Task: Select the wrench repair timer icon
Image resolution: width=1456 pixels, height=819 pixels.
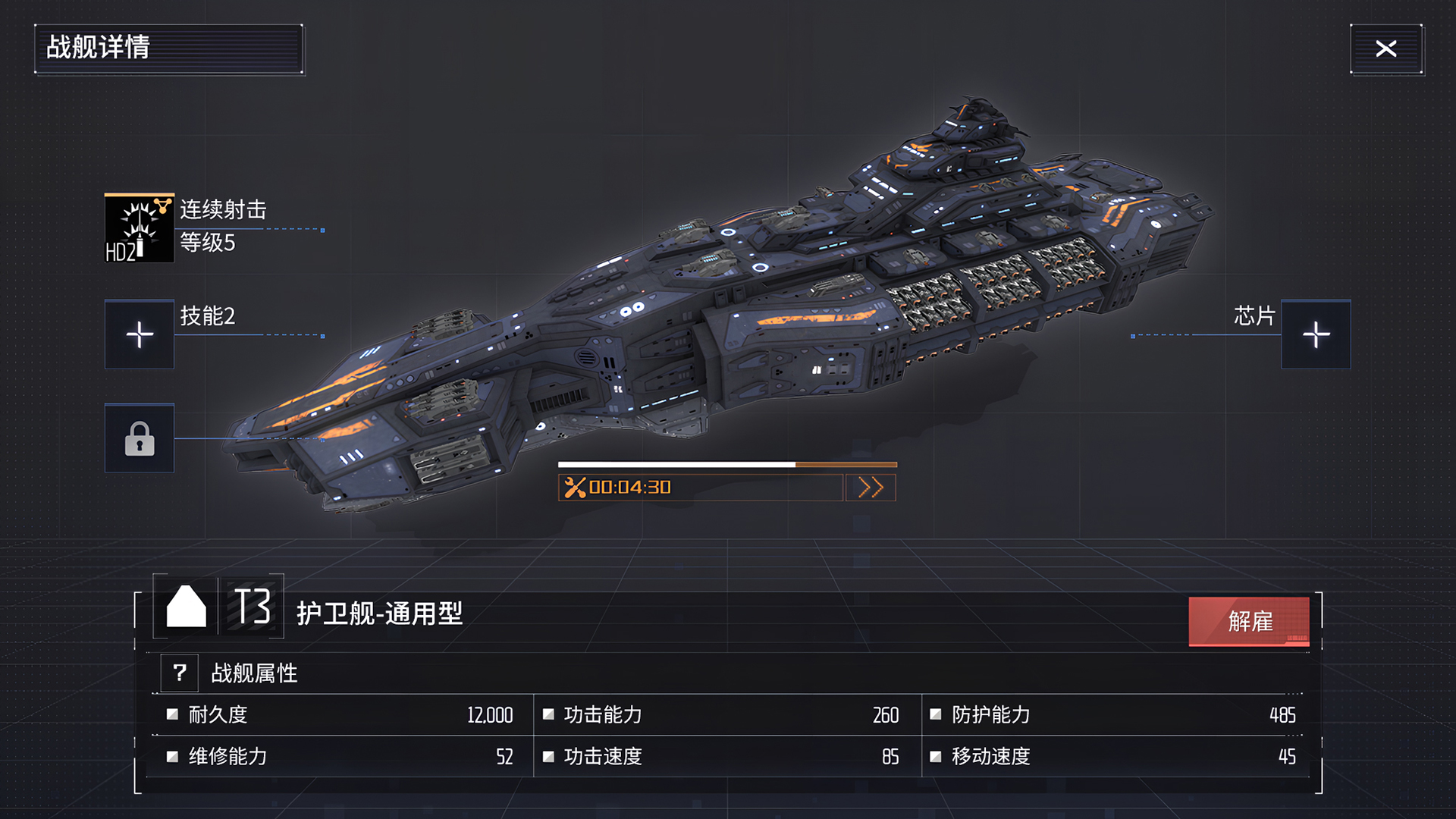Action: click(x=577, y=488)
